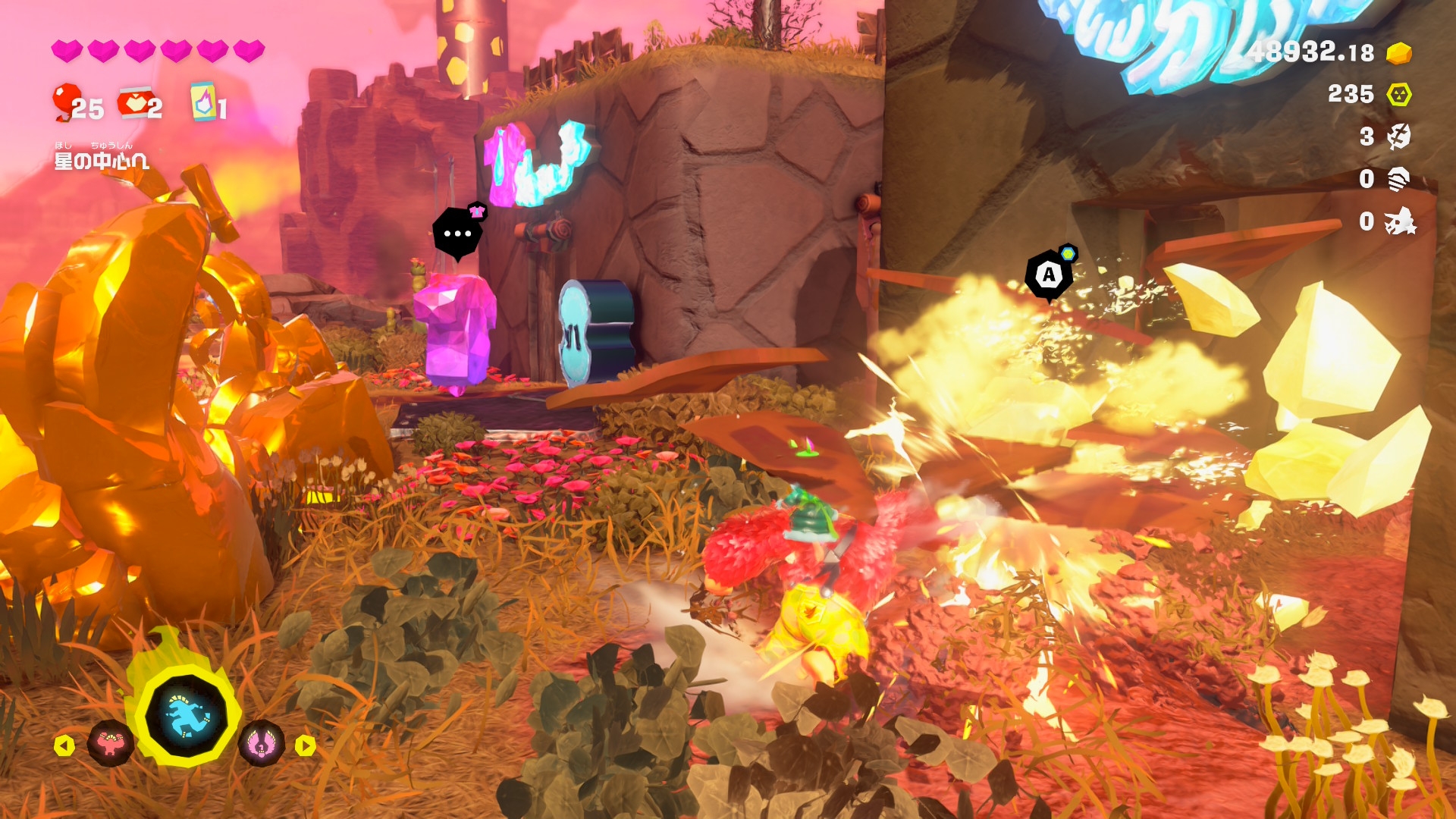Click the gold nugget currency icon
Viewport: 1456px width, 819px height.
(x=1399, y=53)
